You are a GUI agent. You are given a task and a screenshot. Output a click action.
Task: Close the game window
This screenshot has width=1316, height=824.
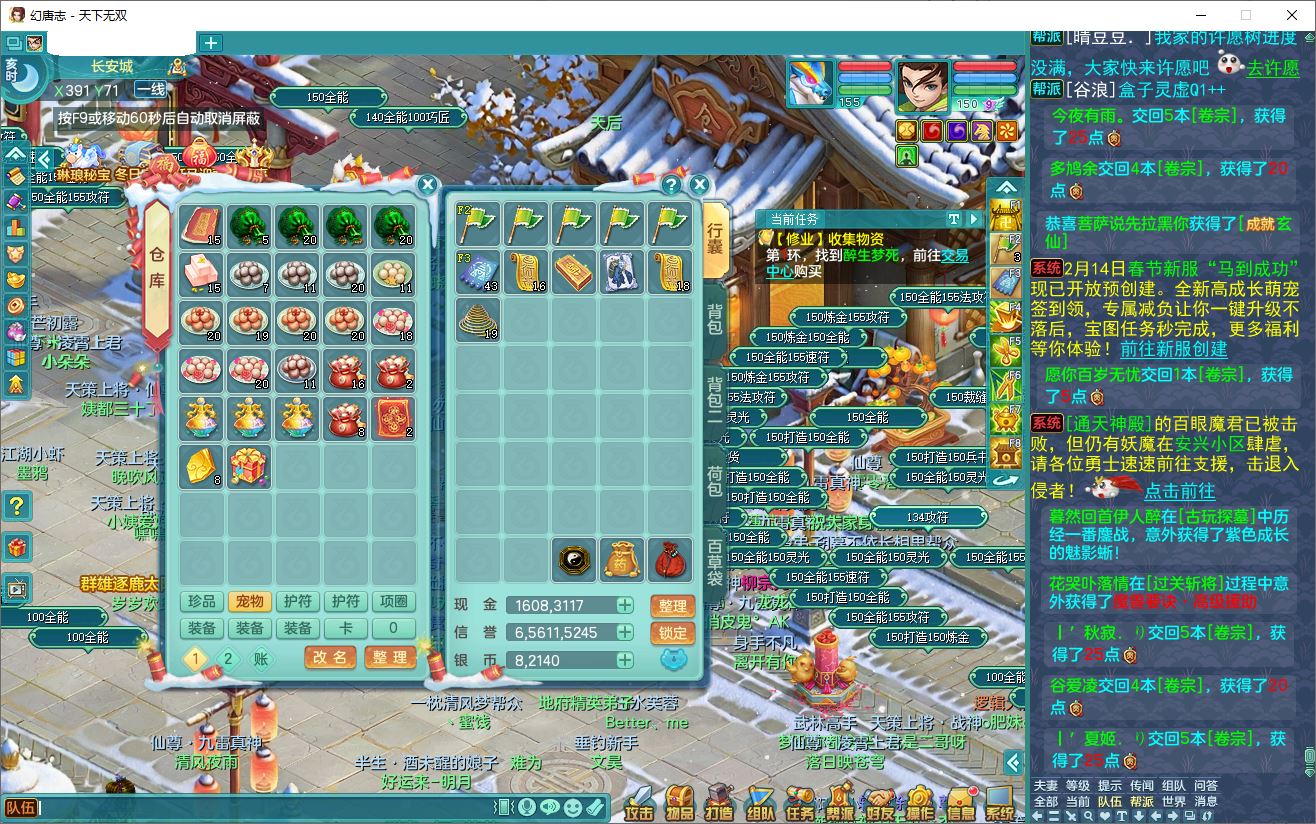(1290, 15)
